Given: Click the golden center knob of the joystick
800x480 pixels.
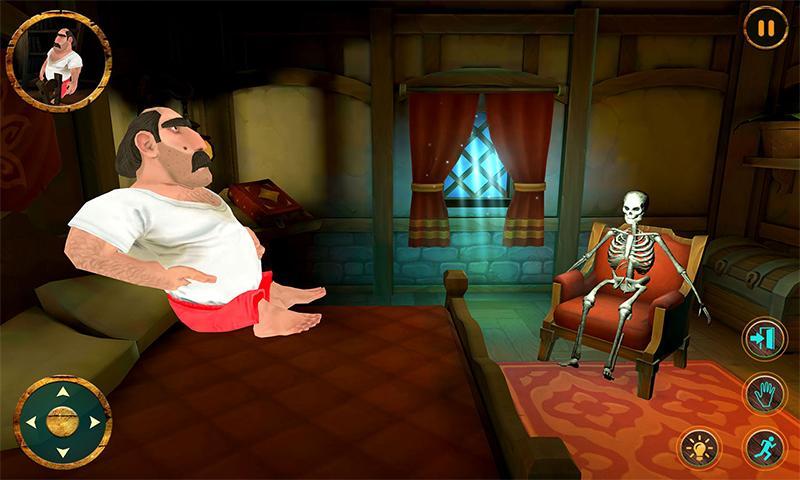Looking at the screenshot, I should [62, 422].
